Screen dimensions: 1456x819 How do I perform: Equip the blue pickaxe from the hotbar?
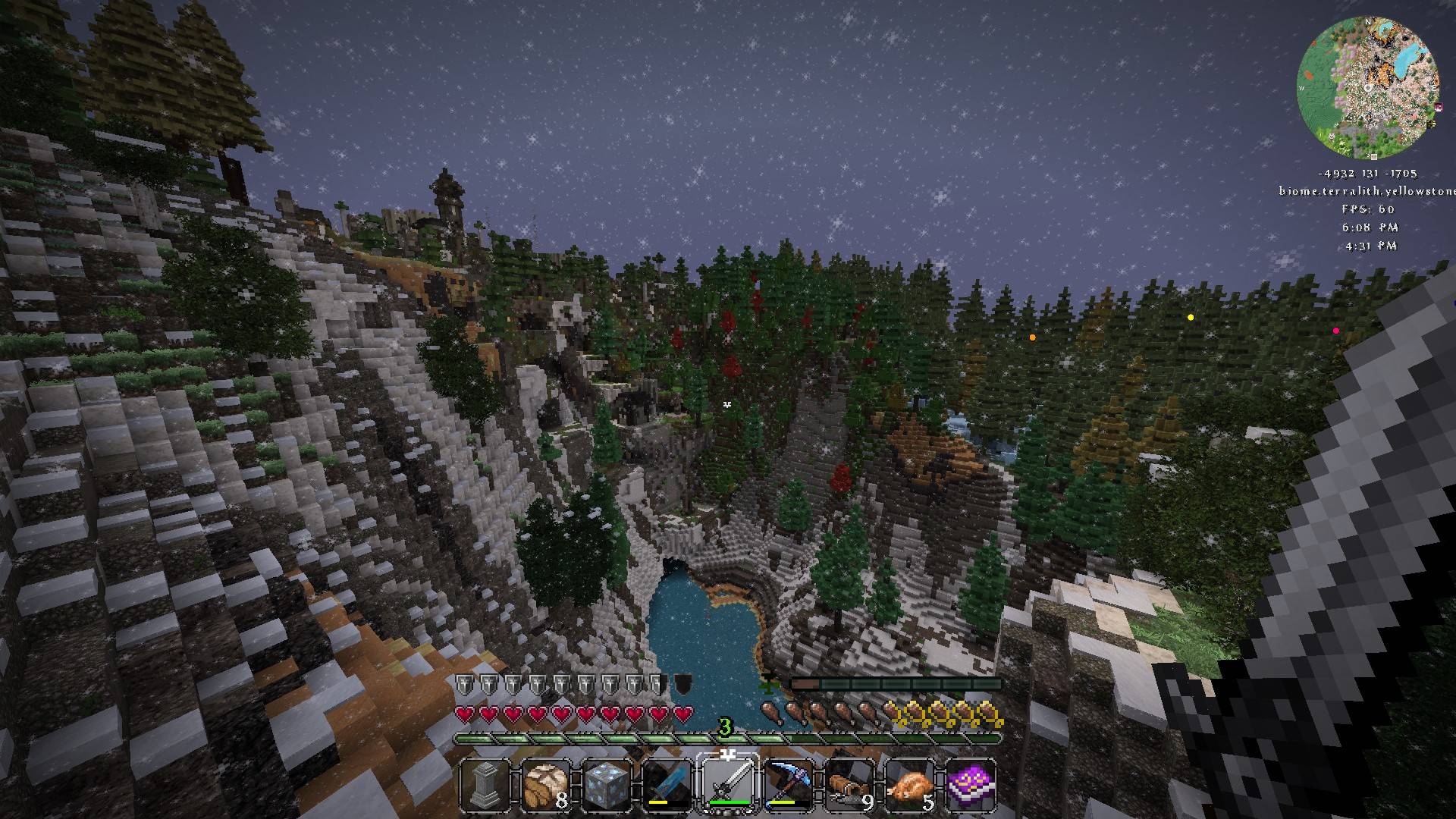coord(789,784)
